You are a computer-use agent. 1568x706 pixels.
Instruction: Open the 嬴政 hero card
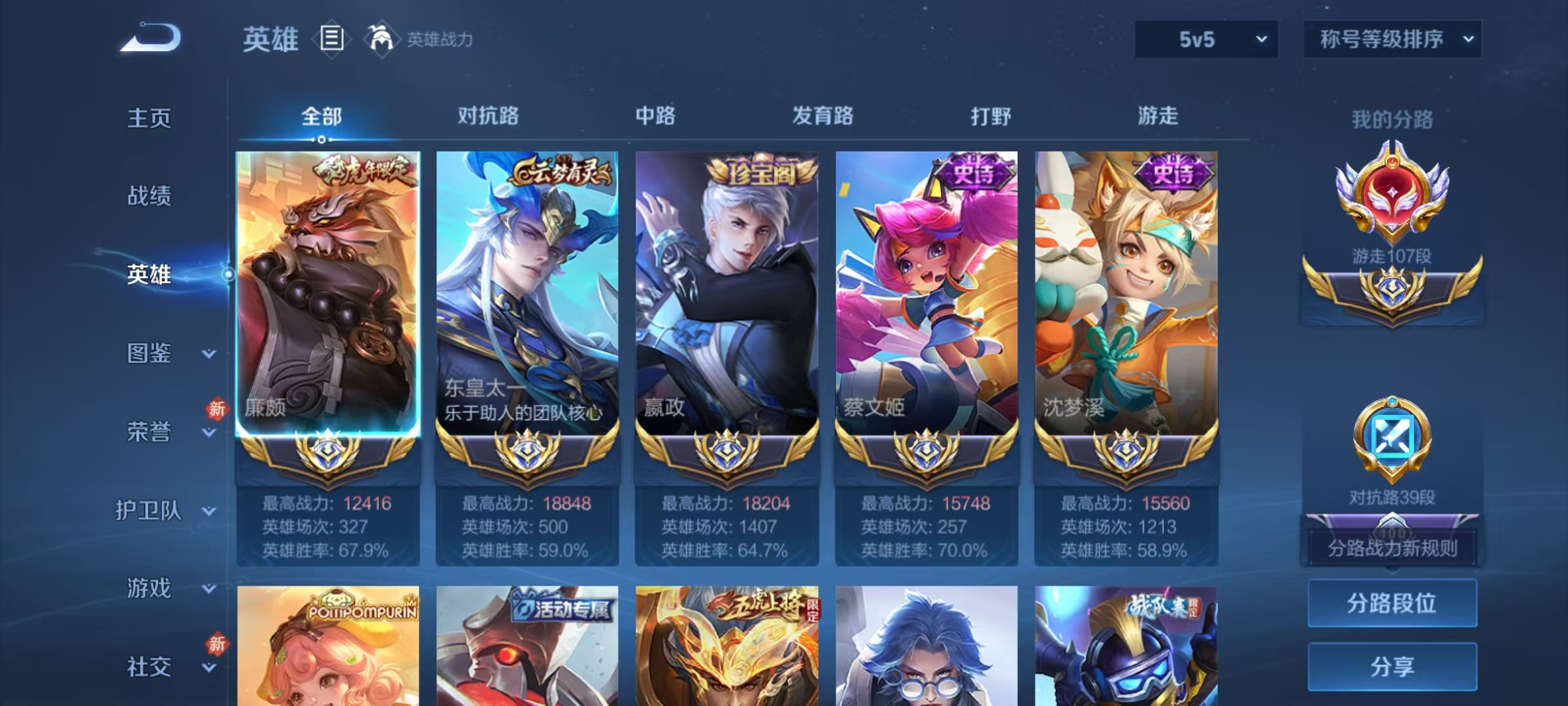point(726,288)
